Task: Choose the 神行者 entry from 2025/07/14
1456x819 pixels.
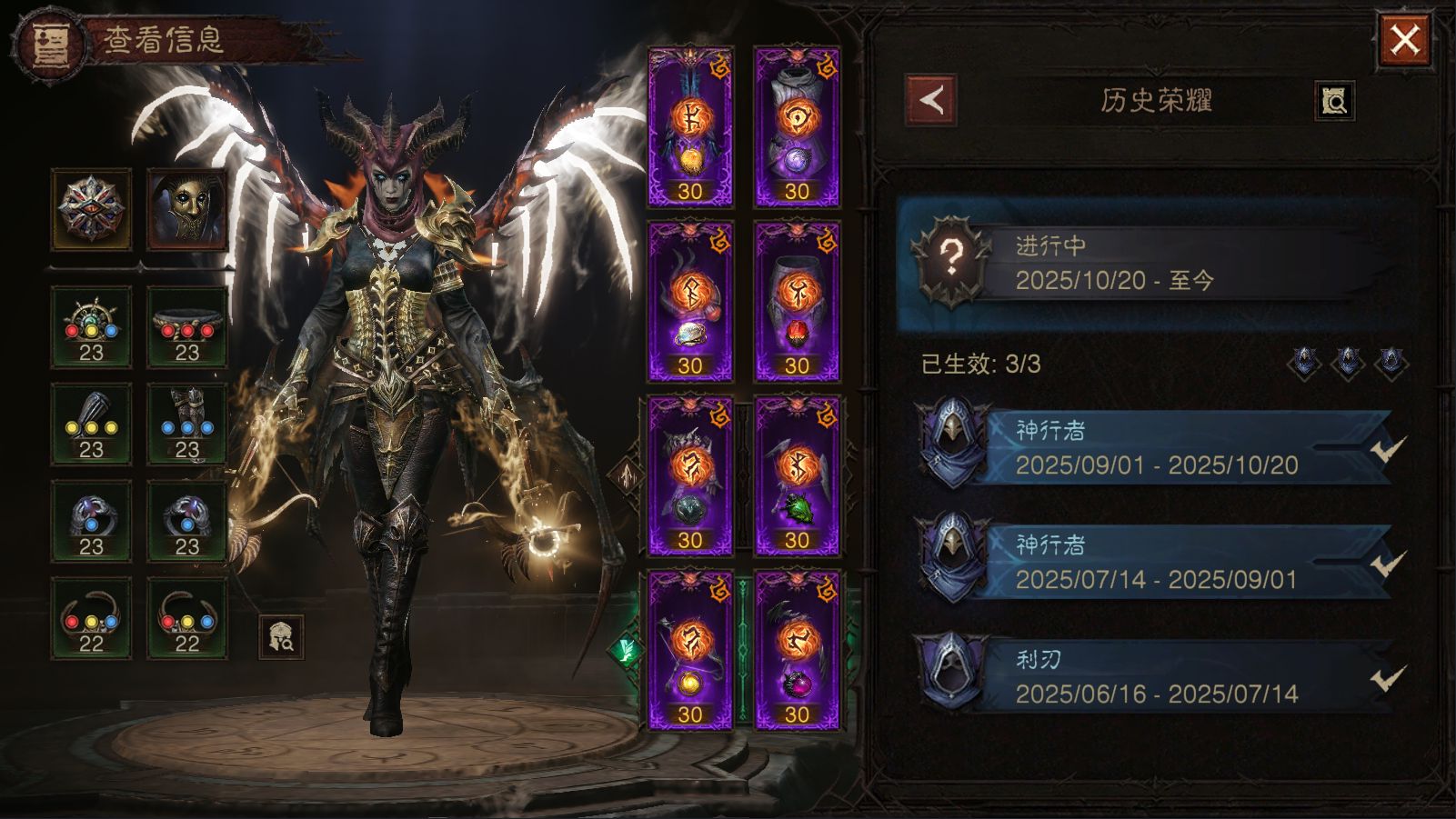Action: pos(1155,563)
